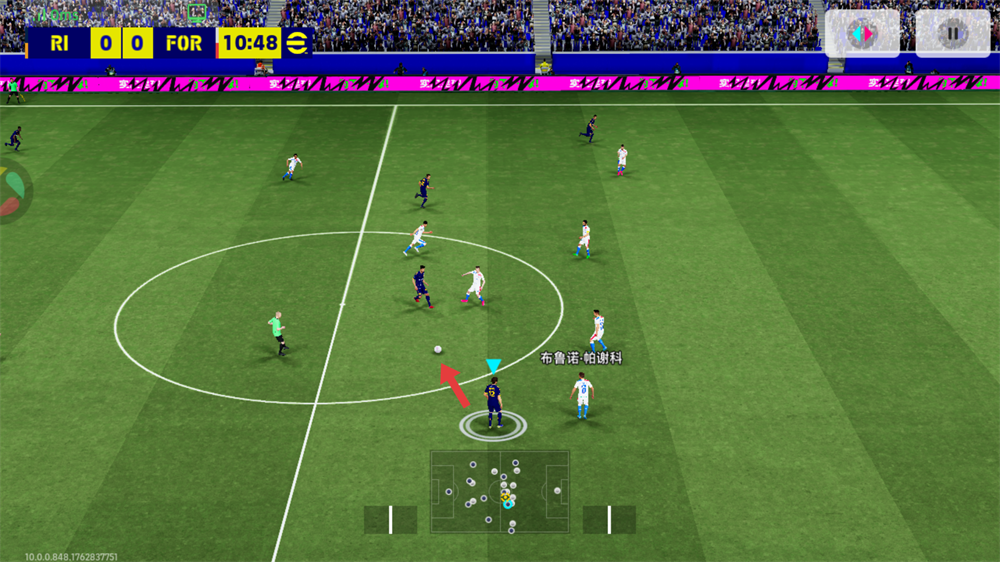
Task: Tap the gauge panel right of the radar
Action: coord(609,519)
